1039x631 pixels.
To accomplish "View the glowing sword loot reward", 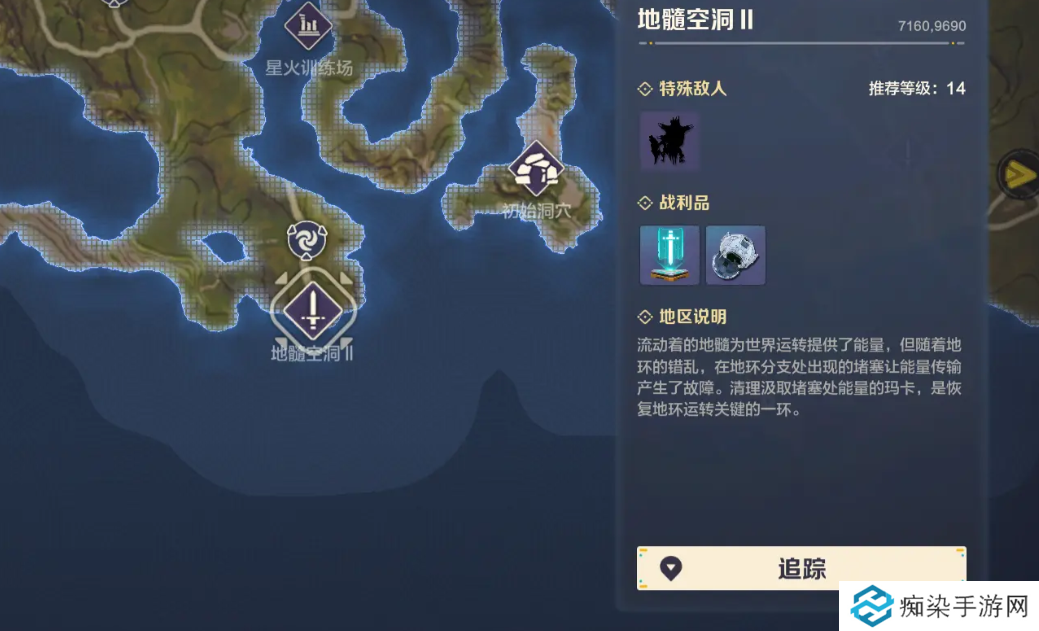I will [669, 255].
